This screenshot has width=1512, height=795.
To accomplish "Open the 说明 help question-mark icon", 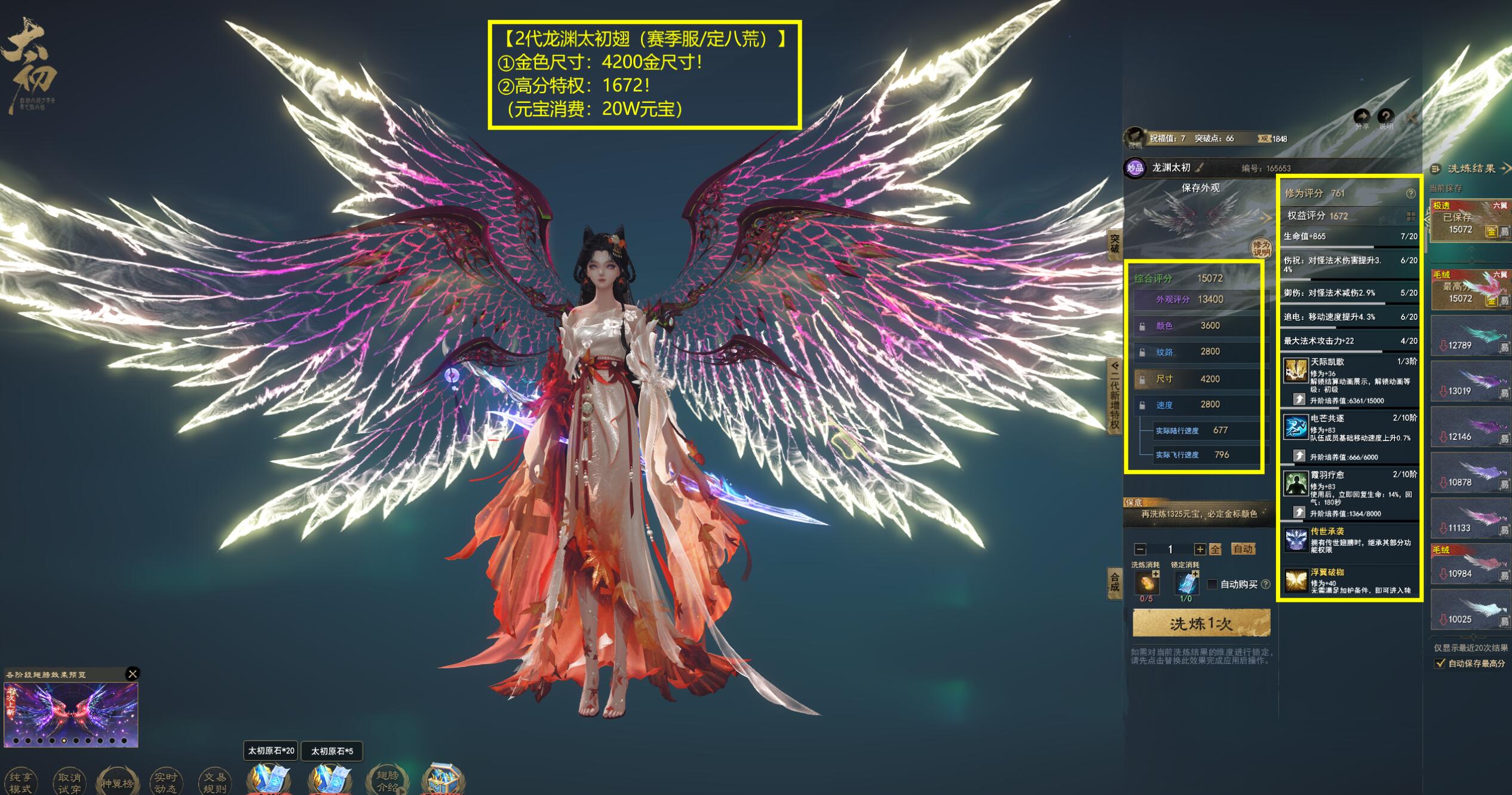I will 1386,117.
